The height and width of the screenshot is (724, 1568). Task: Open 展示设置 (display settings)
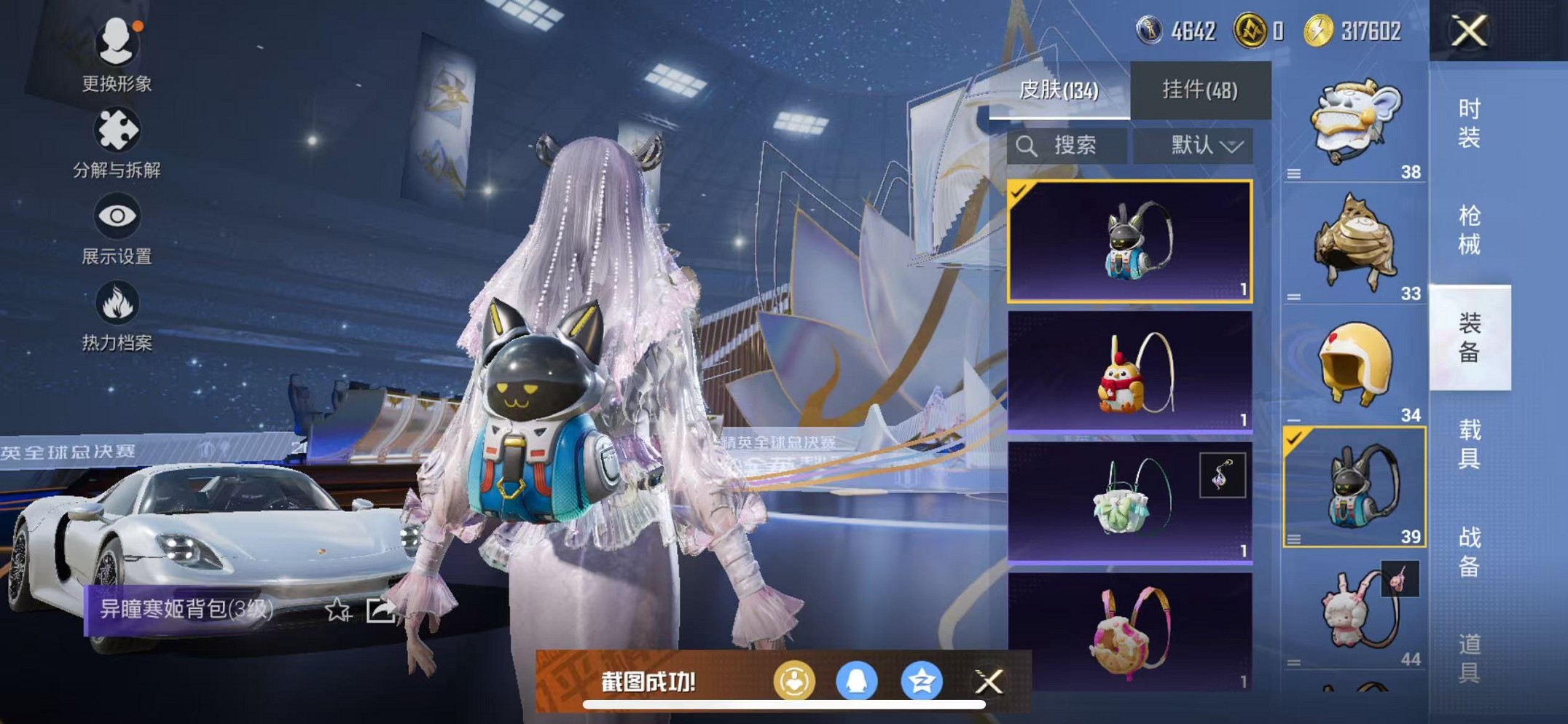tap(117, 215)
